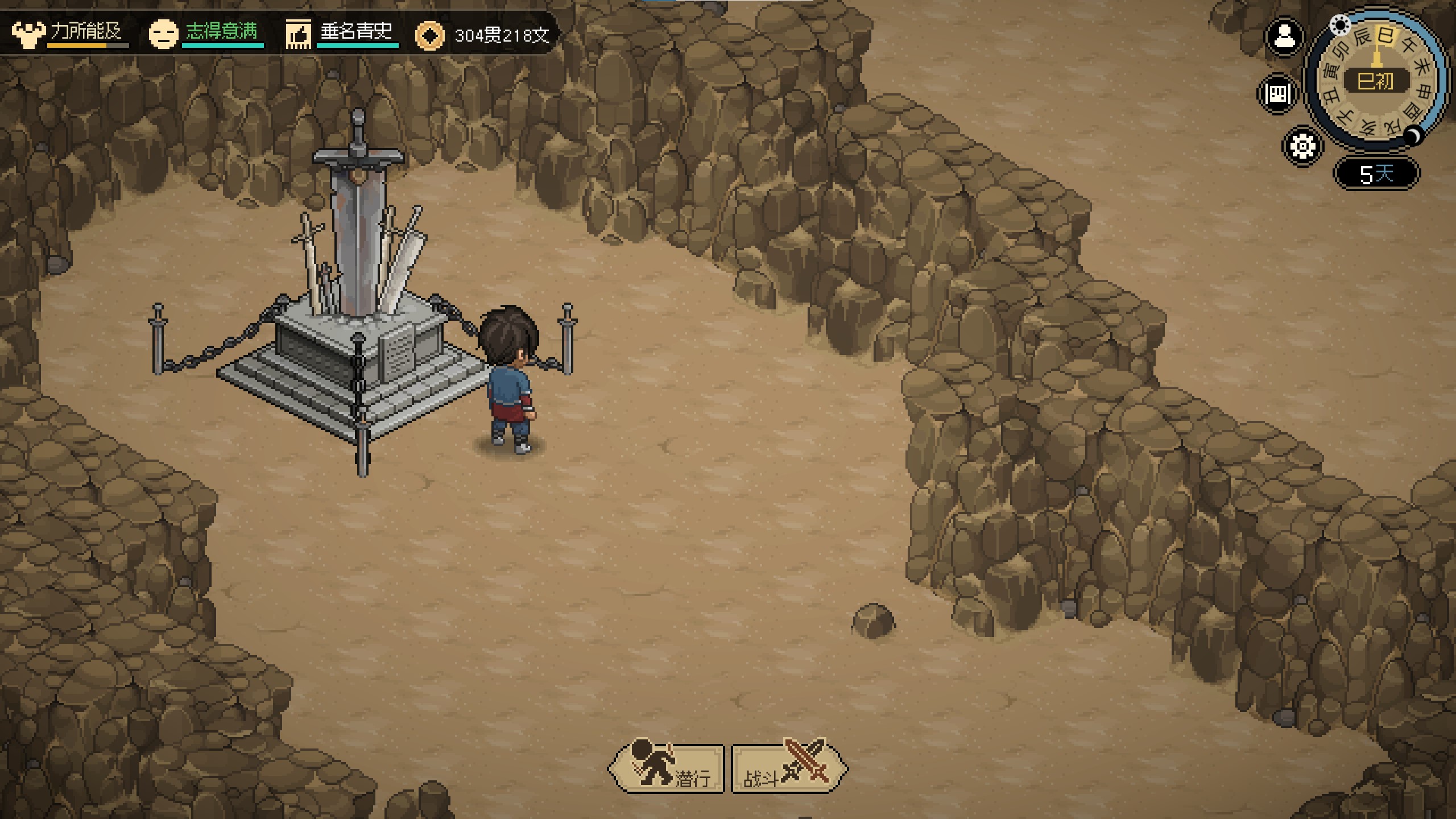Viewport: 1456px width, 819px height.
Task: Click the copper coin money icon
Action: click(x=429, y=36)
